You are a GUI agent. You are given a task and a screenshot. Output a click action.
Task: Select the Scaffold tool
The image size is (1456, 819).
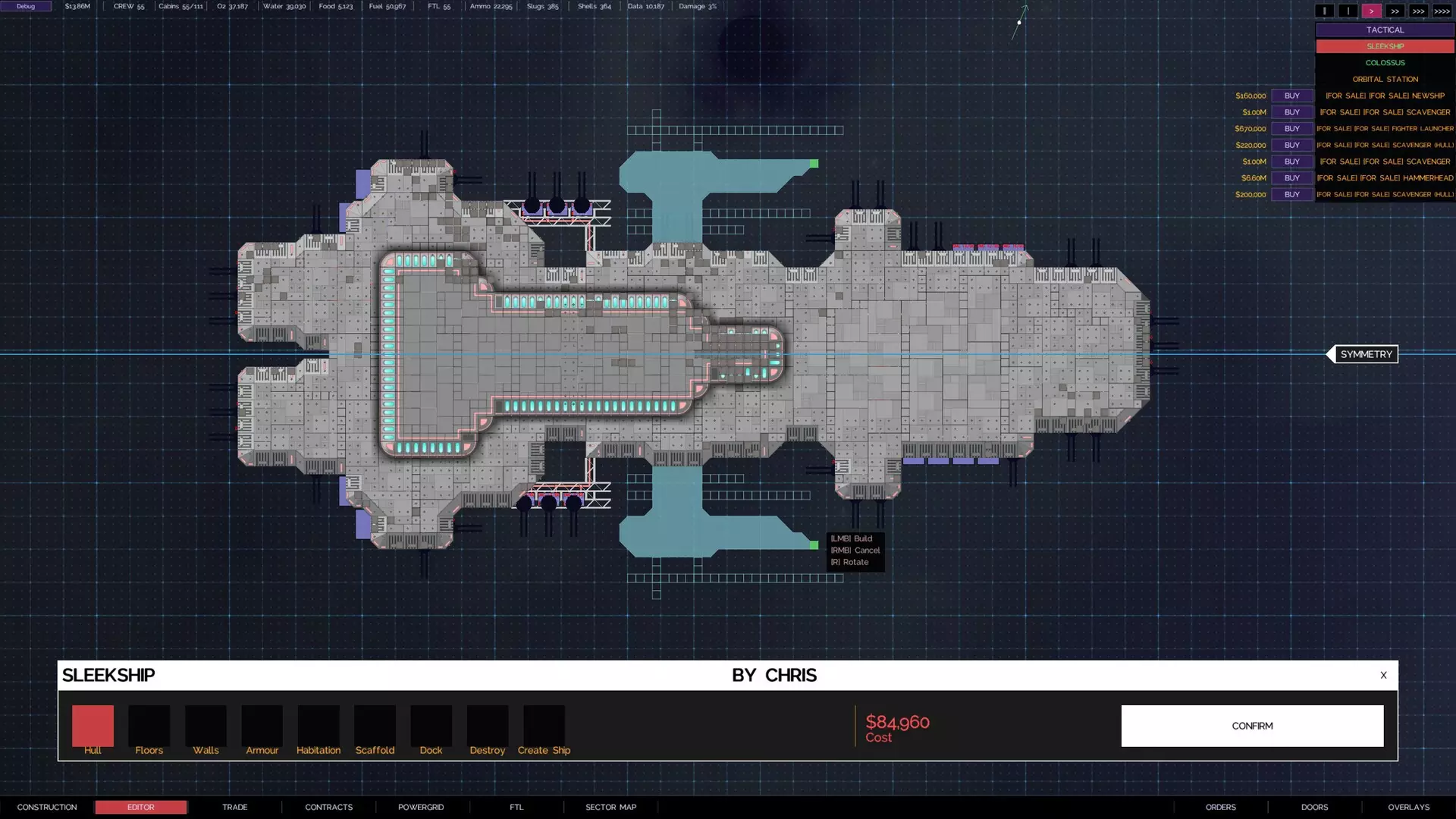click(x=375, y=726)
